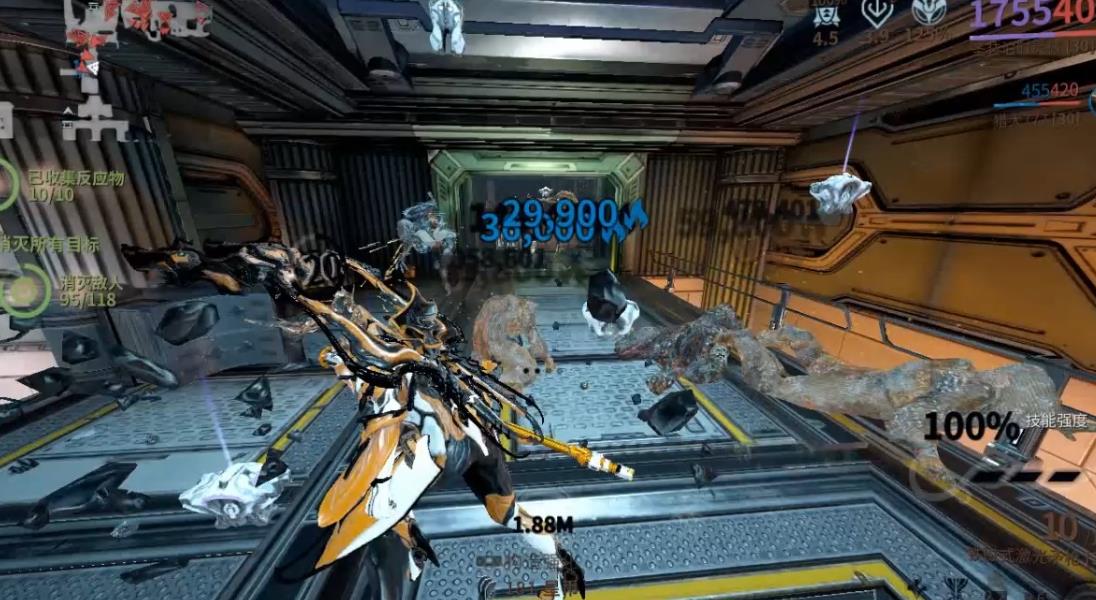Click the round leaf-emblem buff icon
The image size is (1096, 600).
(x=928, y=12)
